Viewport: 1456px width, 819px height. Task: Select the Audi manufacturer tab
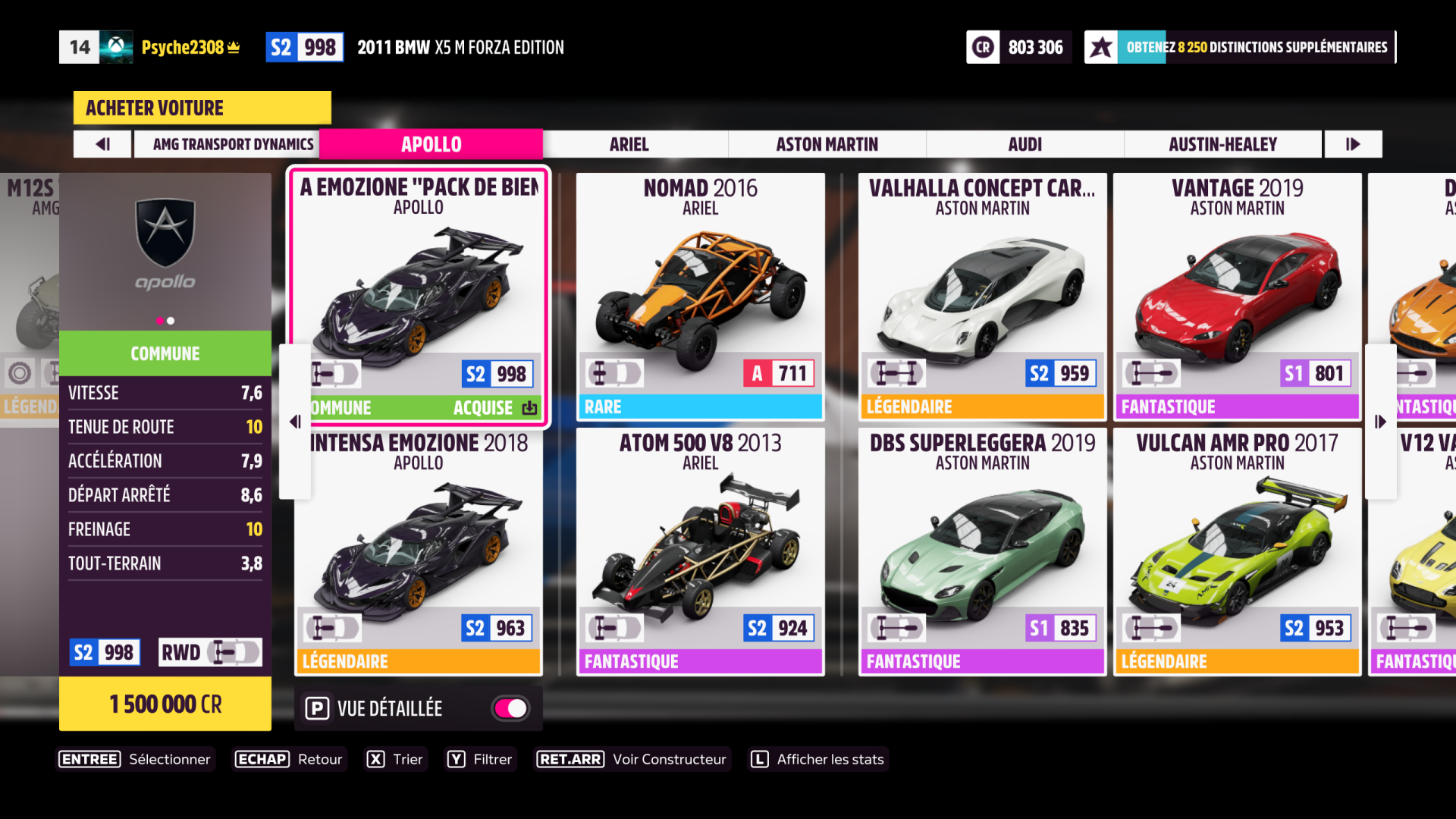pyautogui.click(x=1025, y=144)
